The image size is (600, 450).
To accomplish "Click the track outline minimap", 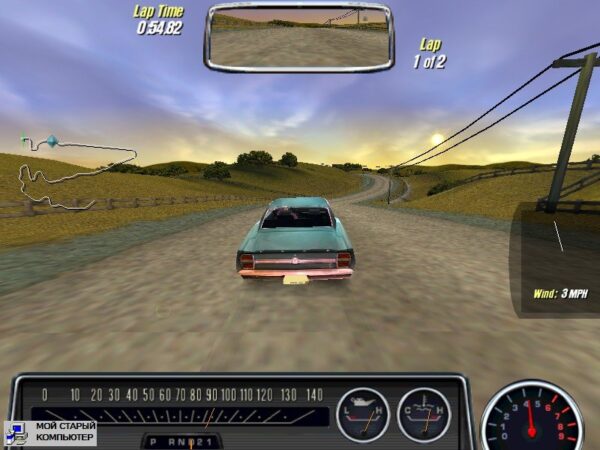I will 75,170.
